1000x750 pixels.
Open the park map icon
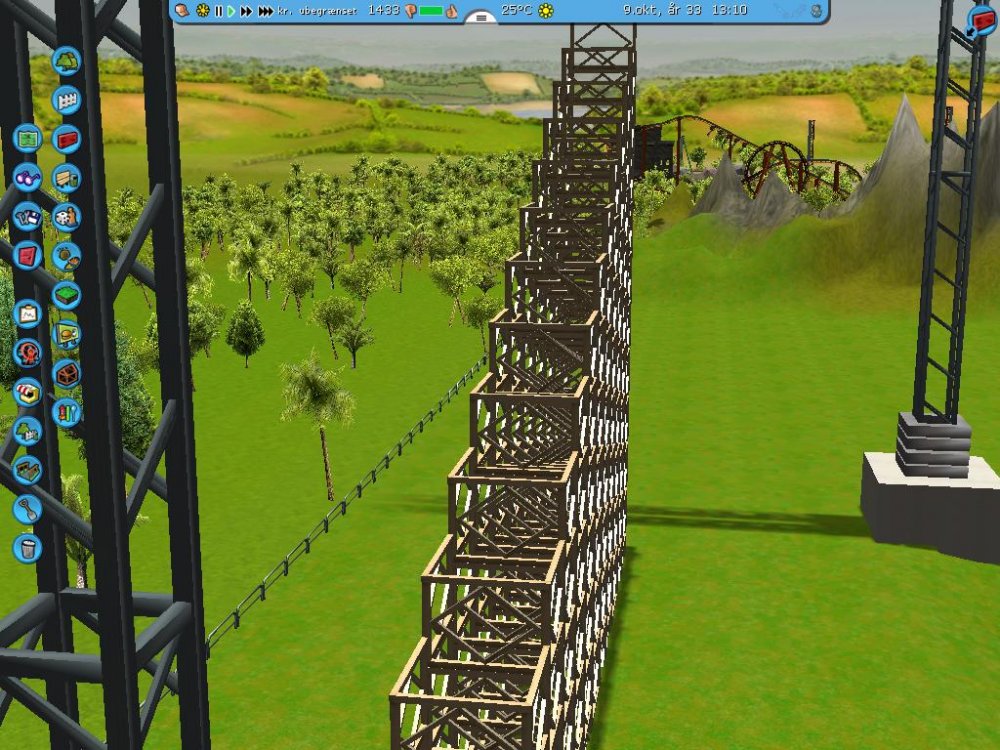point(27,138)
